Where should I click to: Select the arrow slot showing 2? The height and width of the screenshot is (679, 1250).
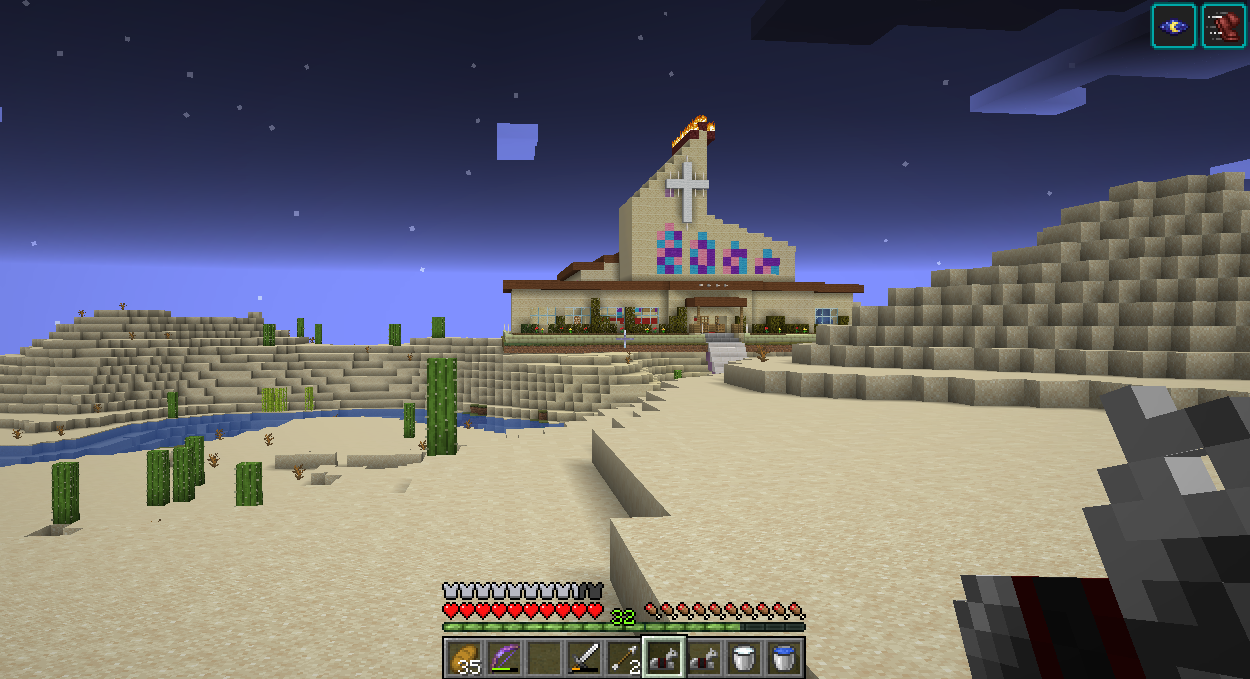tap(623, 657)
